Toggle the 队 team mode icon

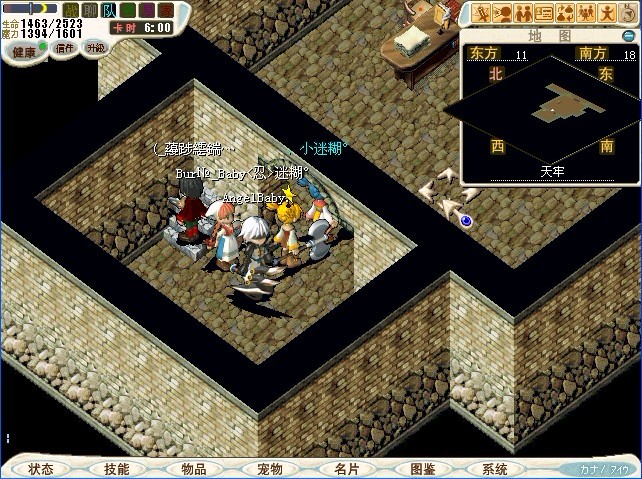(x=107, y=9)
